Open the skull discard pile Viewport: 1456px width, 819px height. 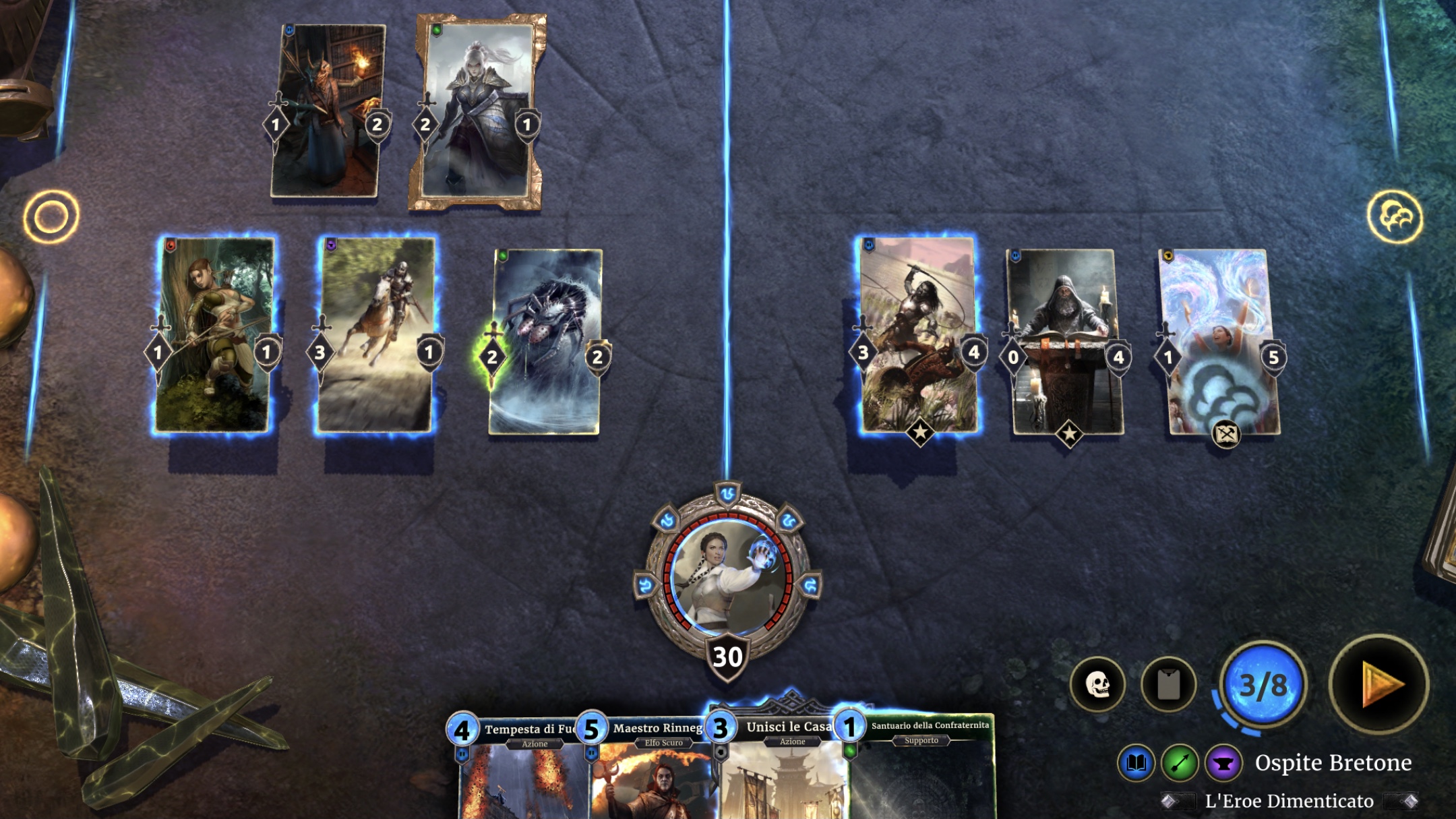1097,685
